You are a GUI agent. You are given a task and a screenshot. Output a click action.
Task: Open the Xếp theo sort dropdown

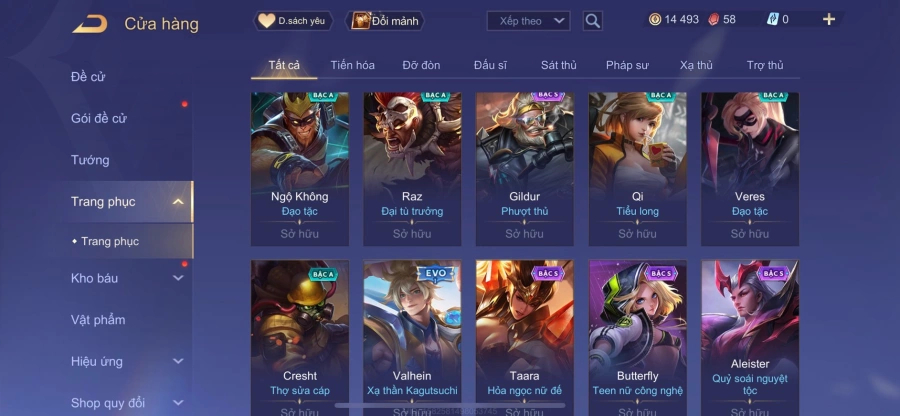coord(528,20)
